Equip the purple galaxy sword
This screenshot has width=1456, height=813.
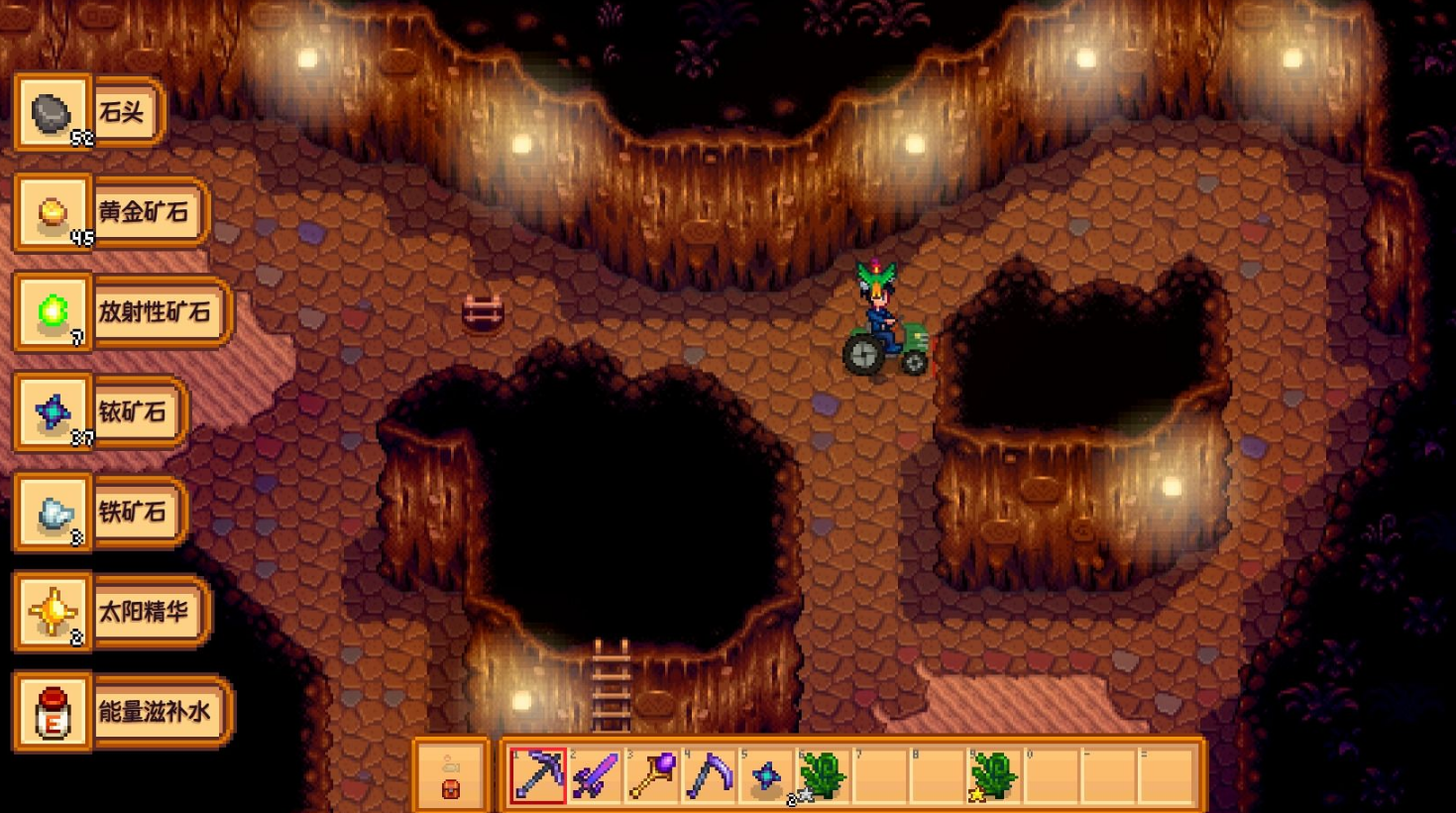click(596, 774)
